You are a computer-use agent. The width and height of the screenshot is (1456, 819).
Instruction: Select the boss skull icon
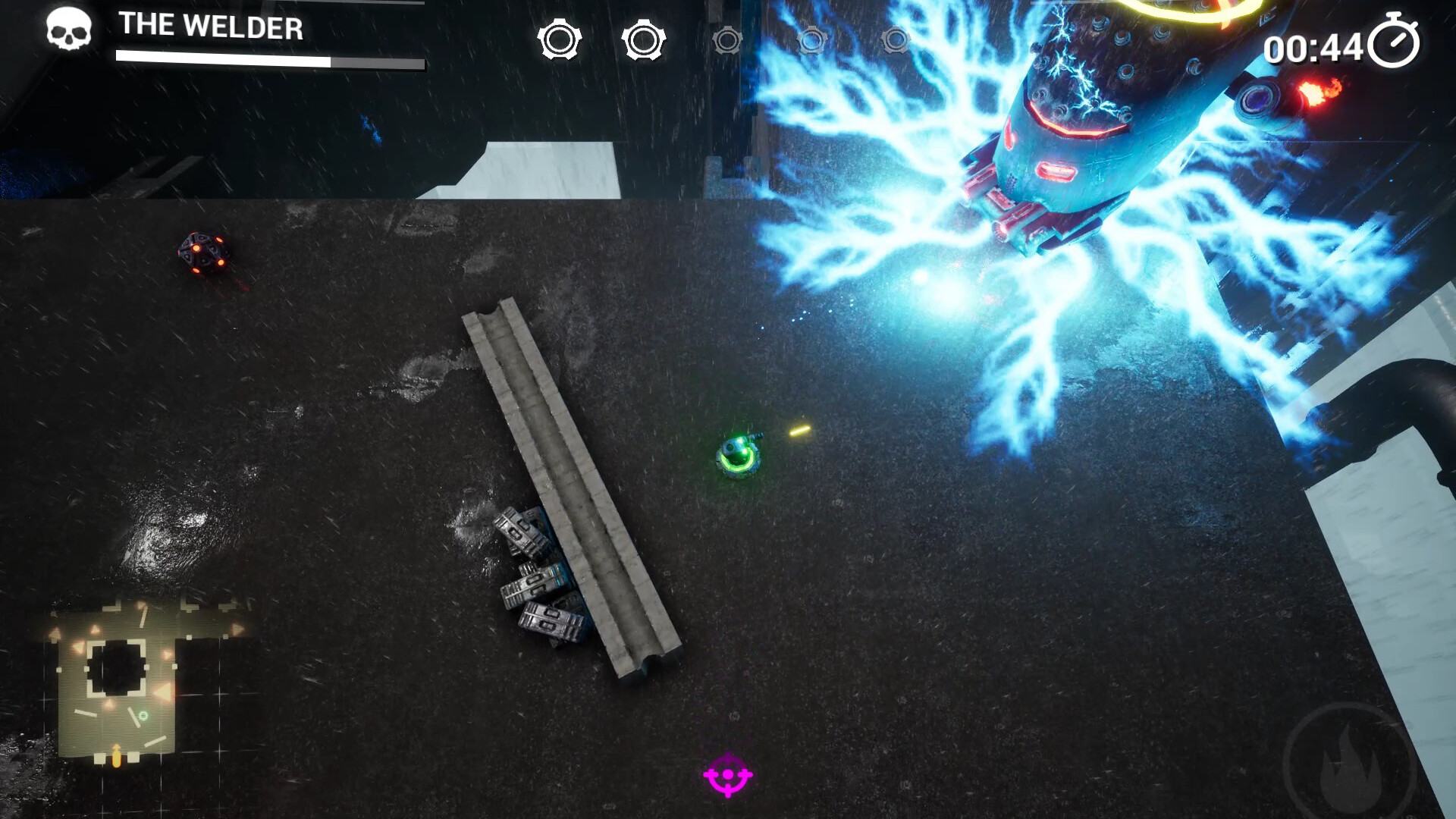(x=68, y=30)
